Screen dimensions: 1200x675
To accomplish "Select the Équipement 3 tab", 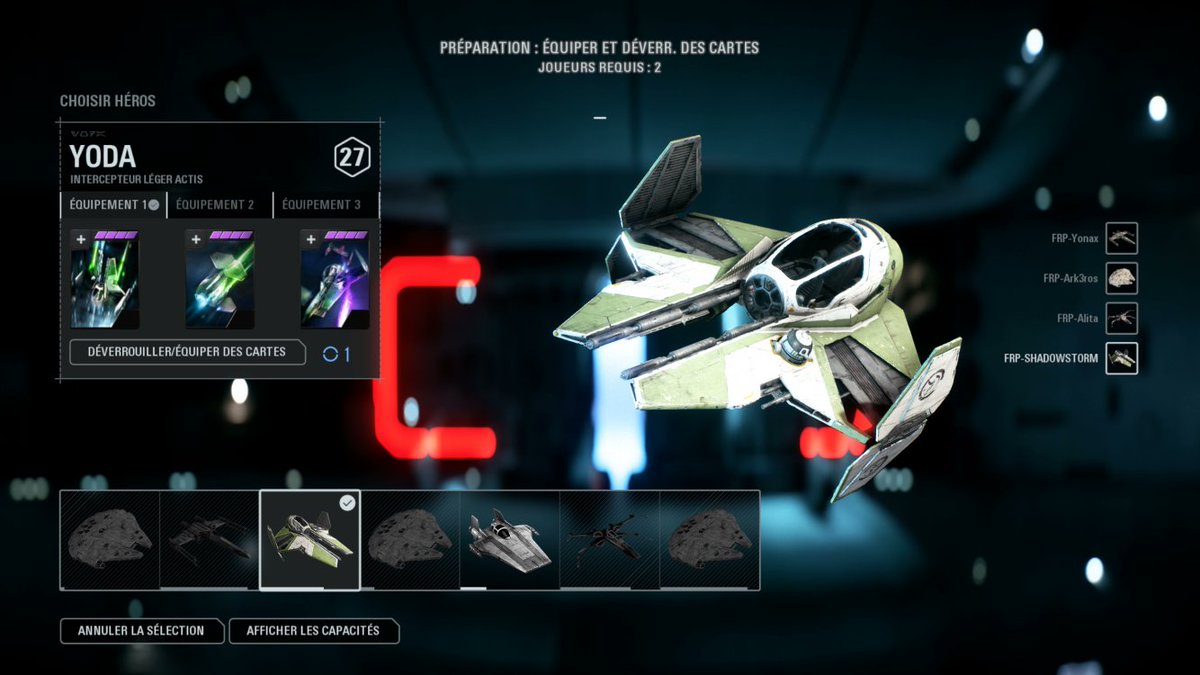I will click(x=322, y=205).
